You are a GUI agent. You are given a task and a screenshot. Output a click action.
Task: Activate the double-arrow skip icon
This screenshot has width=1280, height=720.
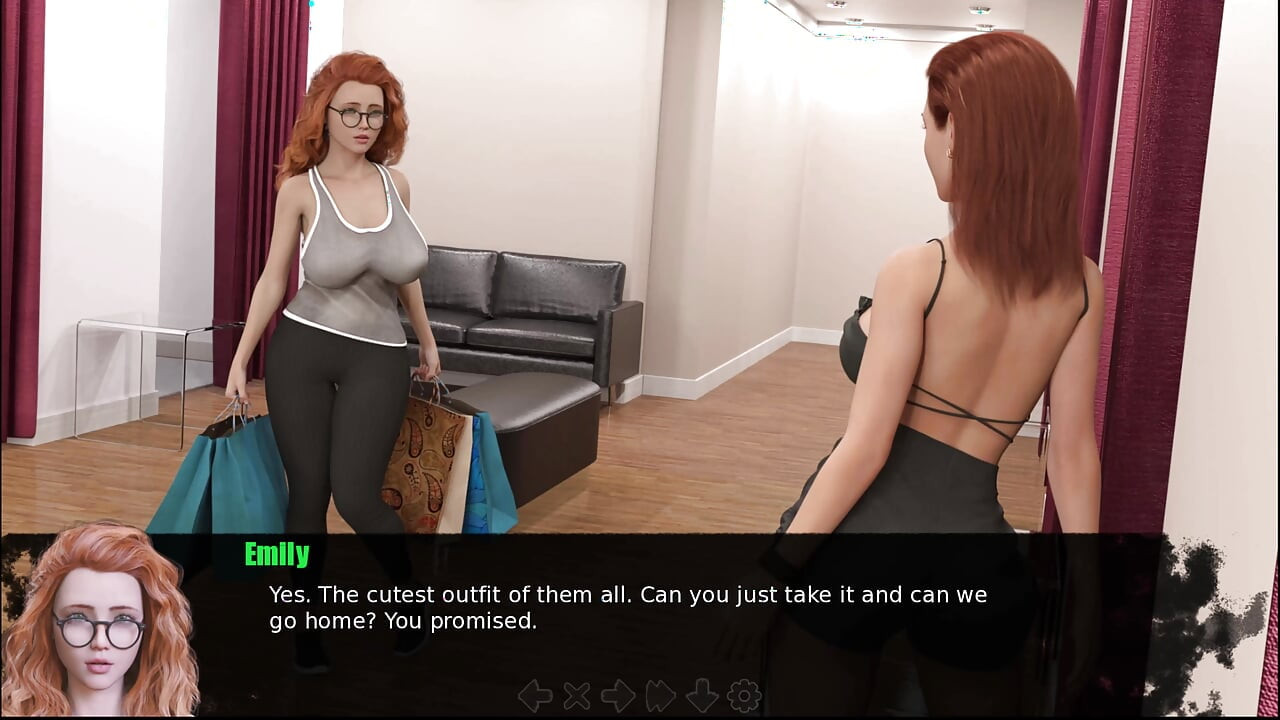point(661,696)
